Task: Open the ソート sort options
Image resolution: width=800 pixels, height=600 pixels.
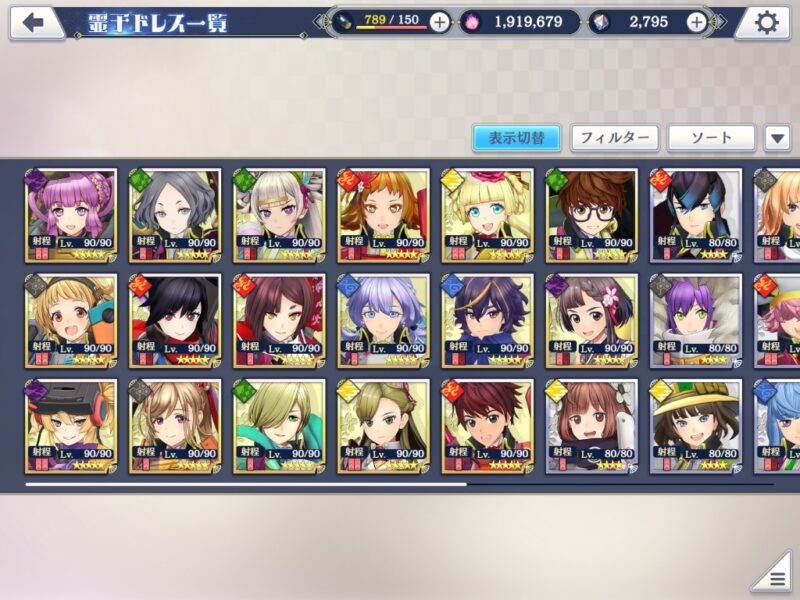Action: coord(711,138)
